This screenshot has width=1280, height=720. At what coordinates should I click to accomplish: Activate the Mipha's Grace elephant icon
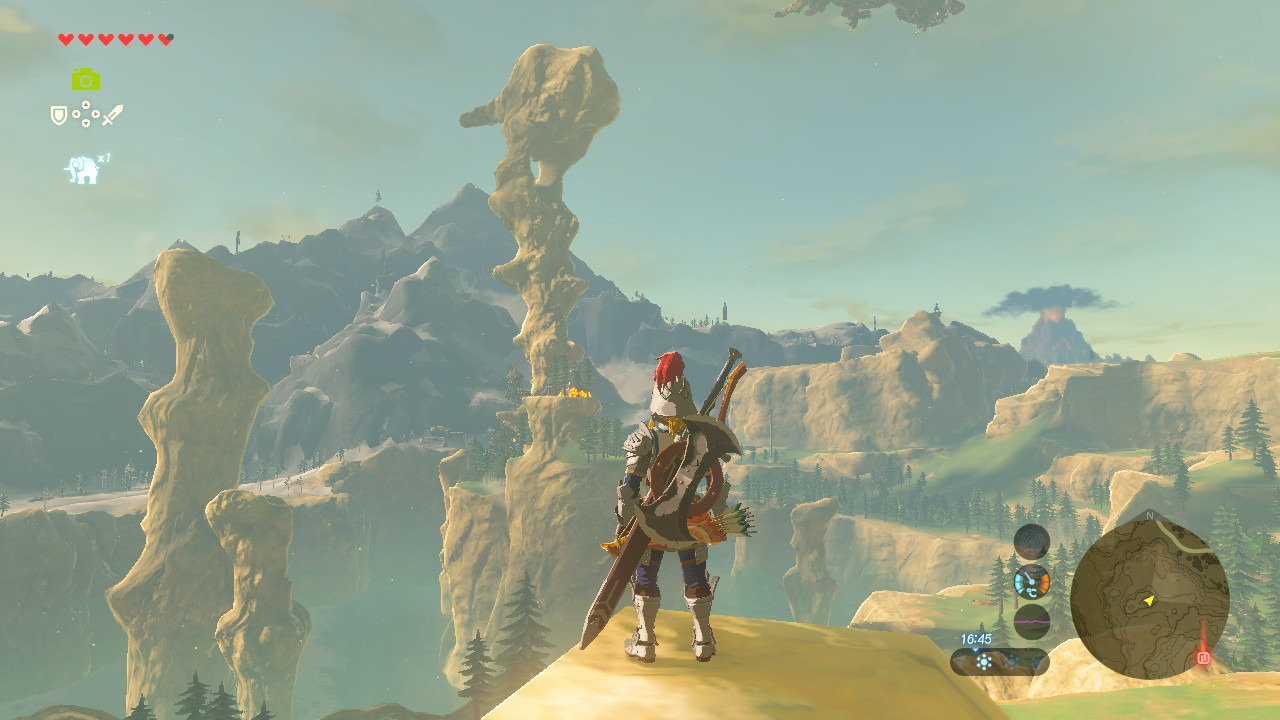coord(83,170)
